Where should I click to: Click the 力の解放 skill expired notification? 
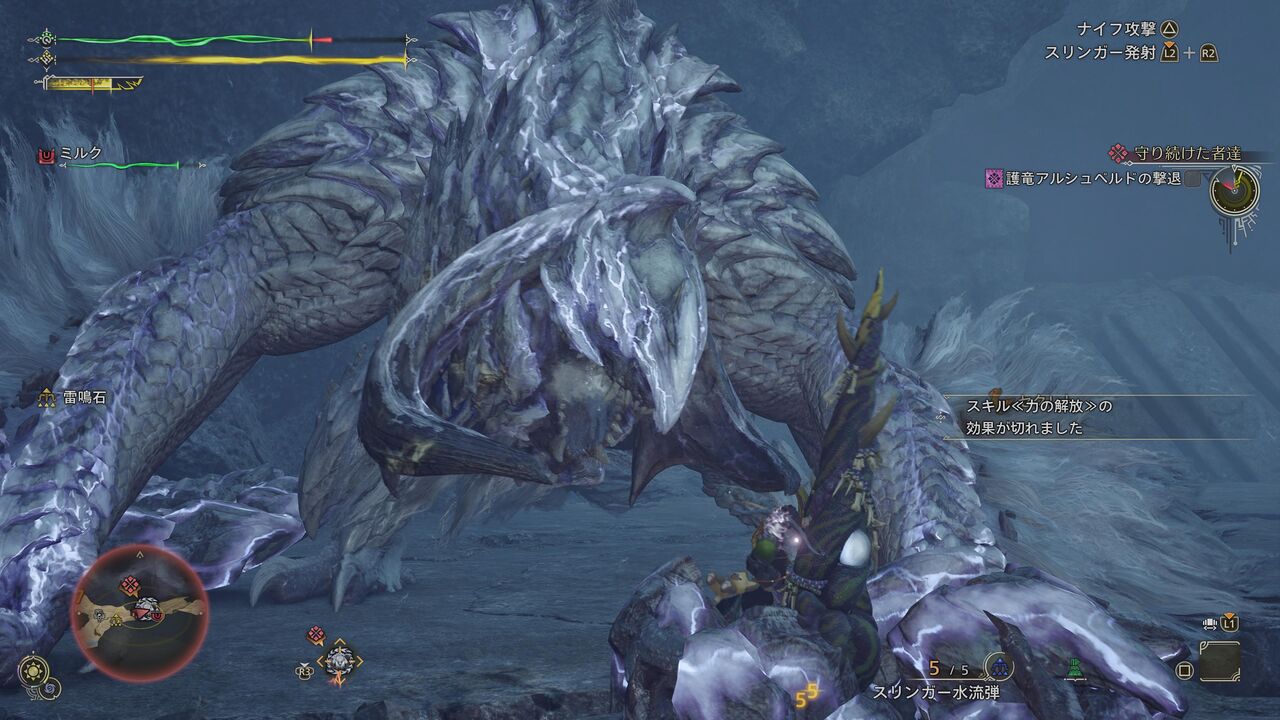pos(1038,417)
